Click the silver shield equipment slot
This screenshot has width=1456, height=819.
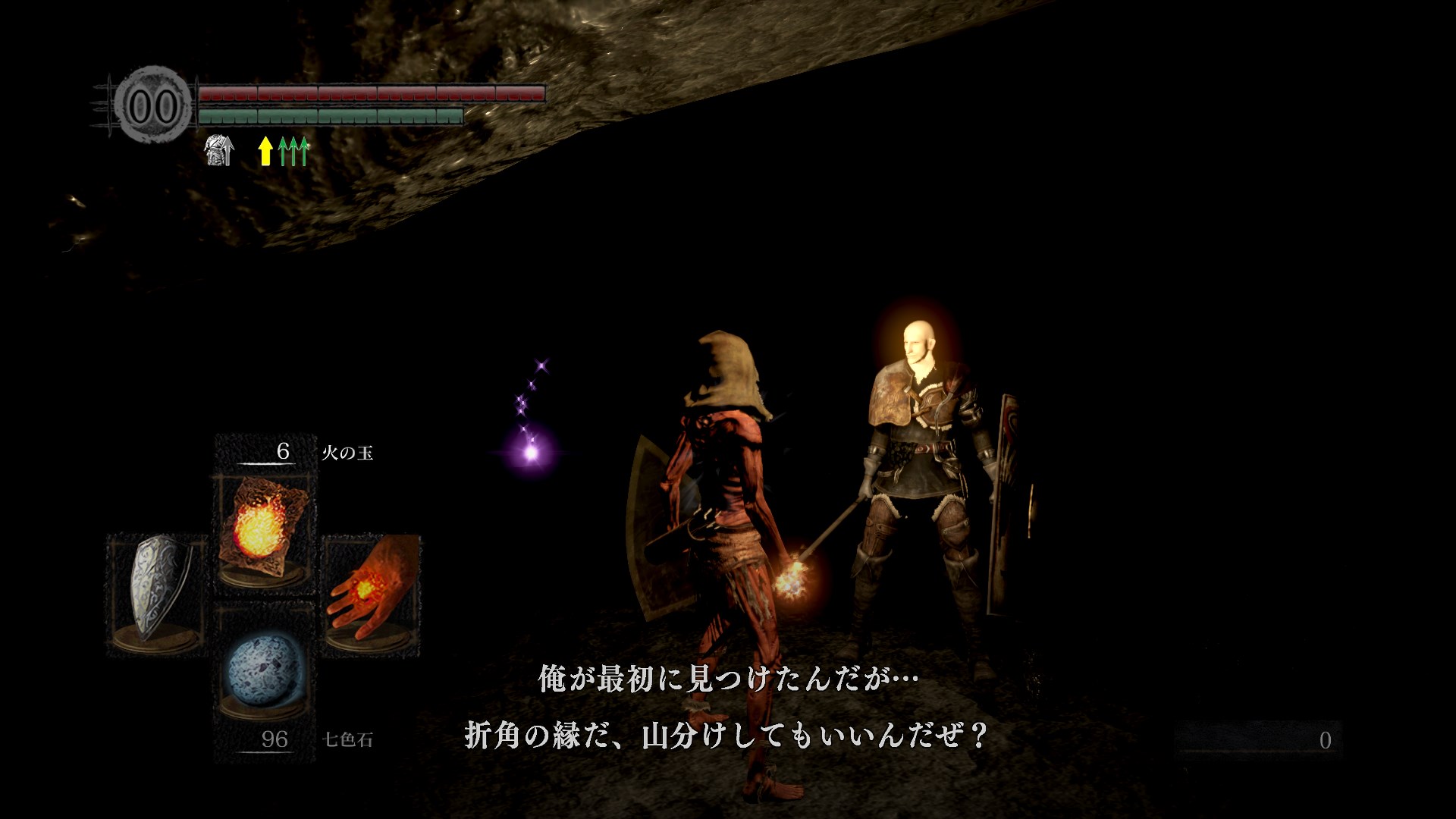(157, 591)
